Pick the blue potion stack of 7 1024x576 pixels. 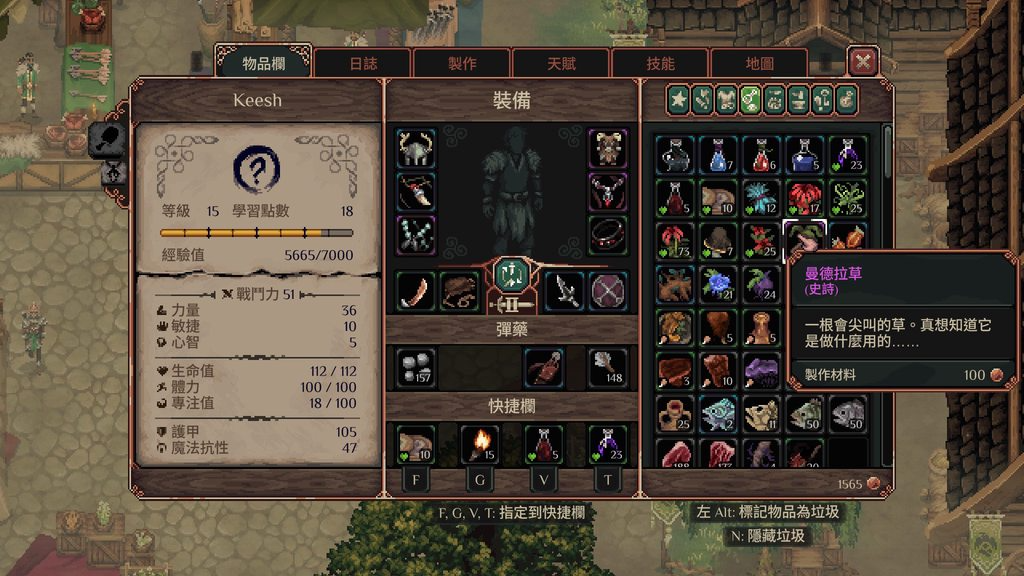coord(719,154)
